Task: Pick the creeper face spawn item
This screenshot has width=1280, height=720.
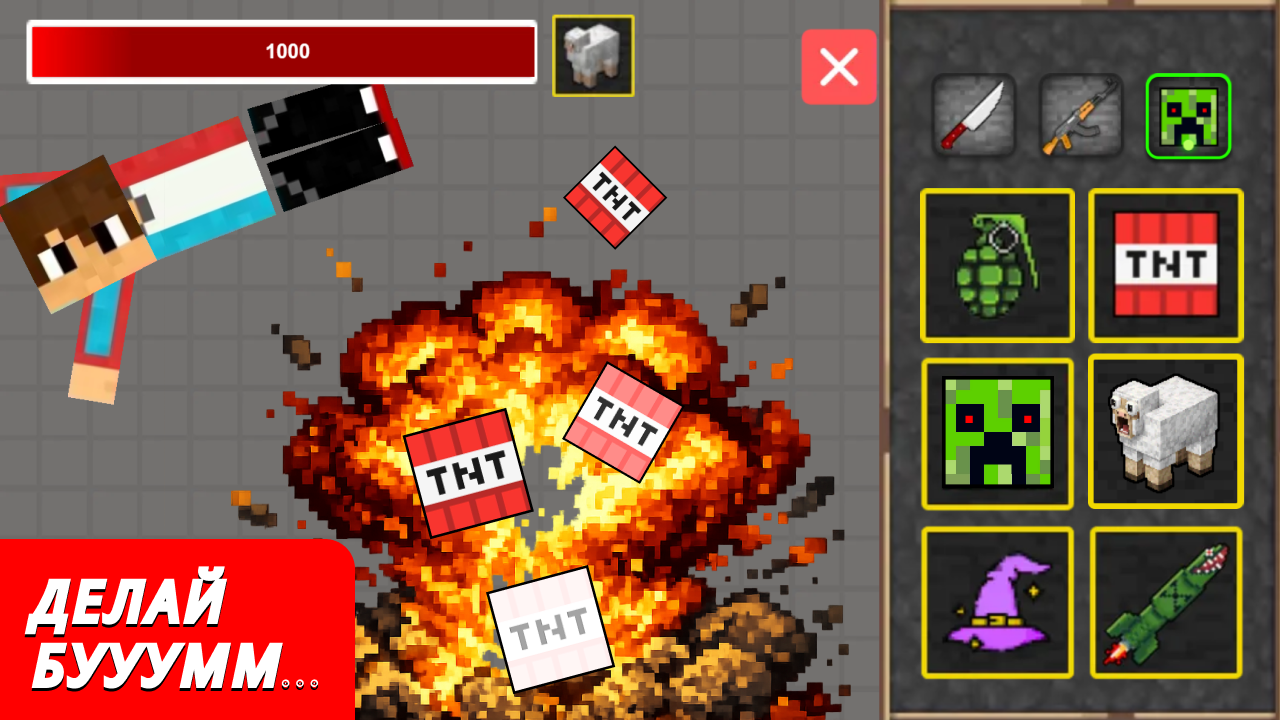Action: pyautogui.click(x=996, y=432)
